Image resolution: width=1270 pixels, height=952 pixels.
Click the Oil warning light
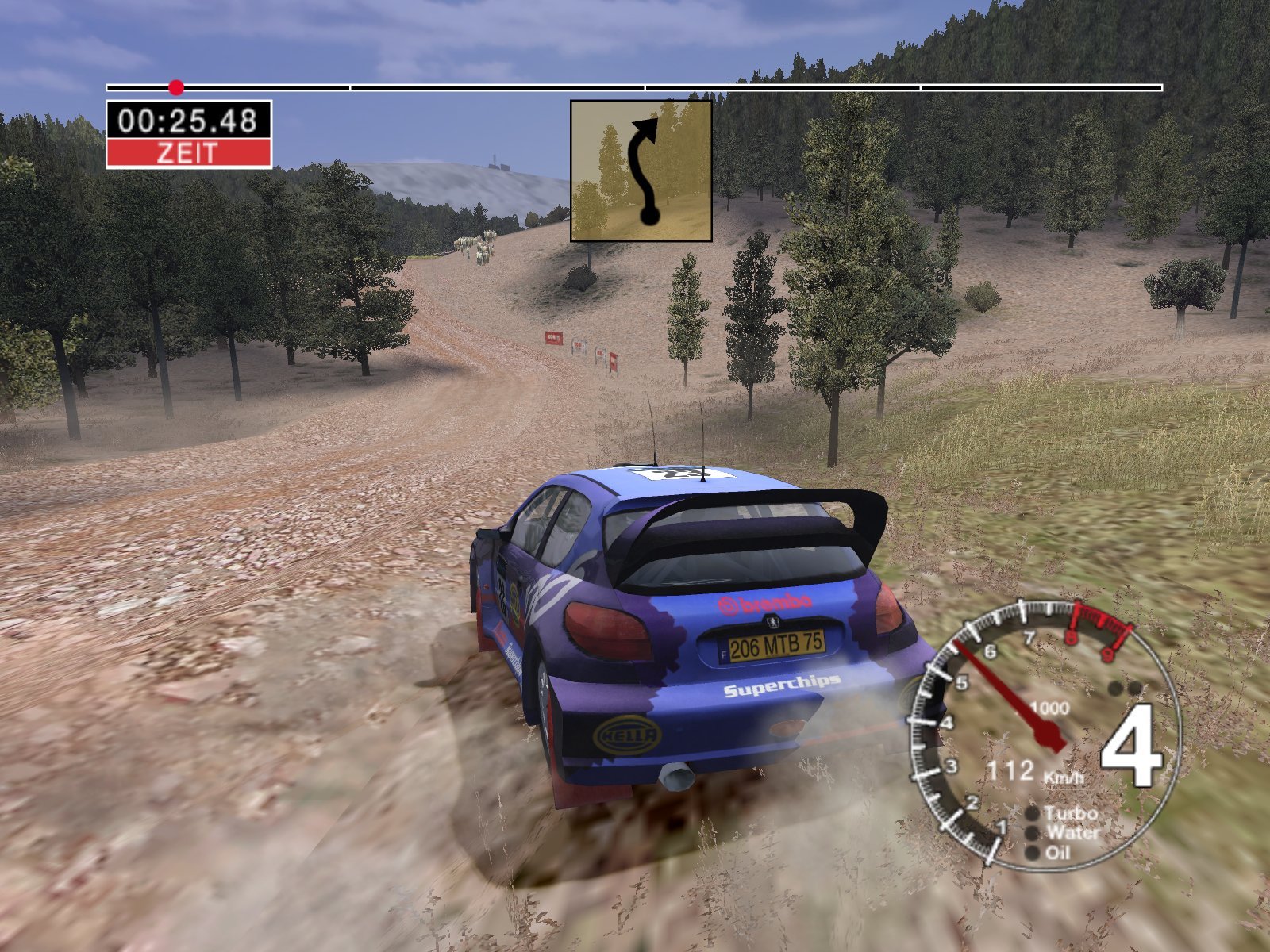pyautogui.click(x=1032, y=853)
